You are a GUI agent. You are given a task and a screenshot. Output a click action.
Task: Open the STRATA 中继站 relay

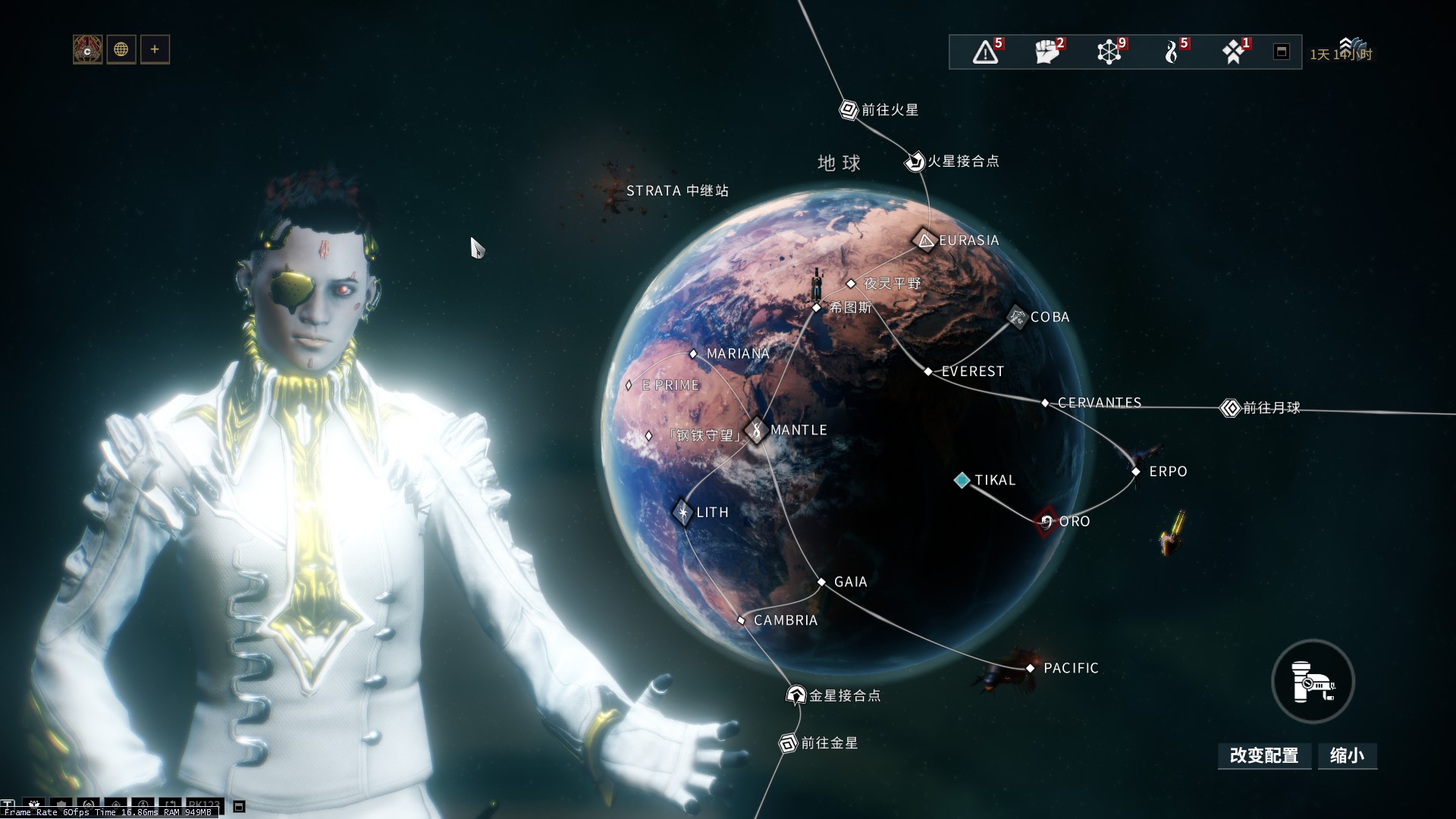coord(676,191)
